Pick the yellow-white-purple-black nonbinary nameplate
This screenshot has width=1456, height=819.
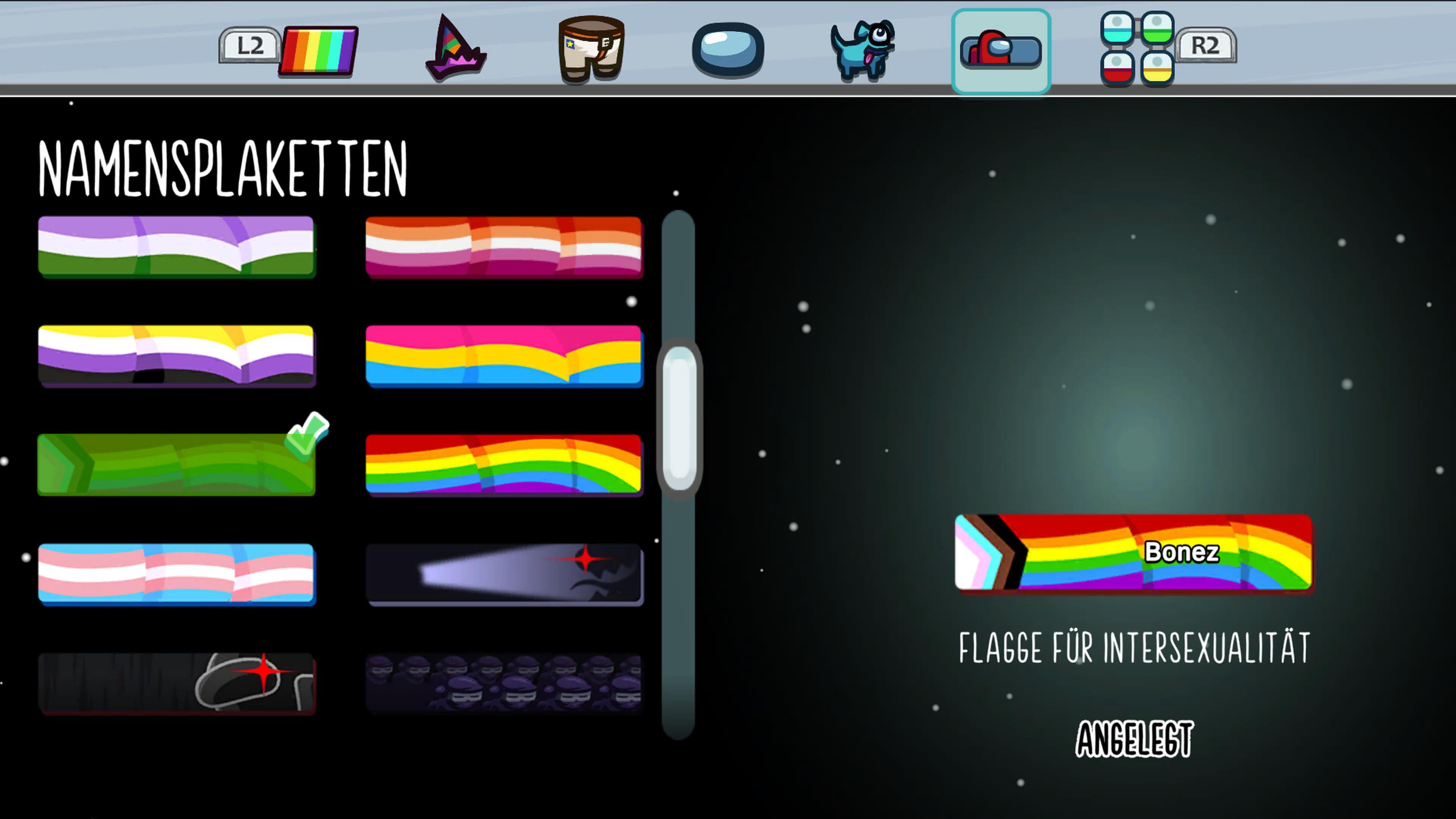(x=176, y=356)
